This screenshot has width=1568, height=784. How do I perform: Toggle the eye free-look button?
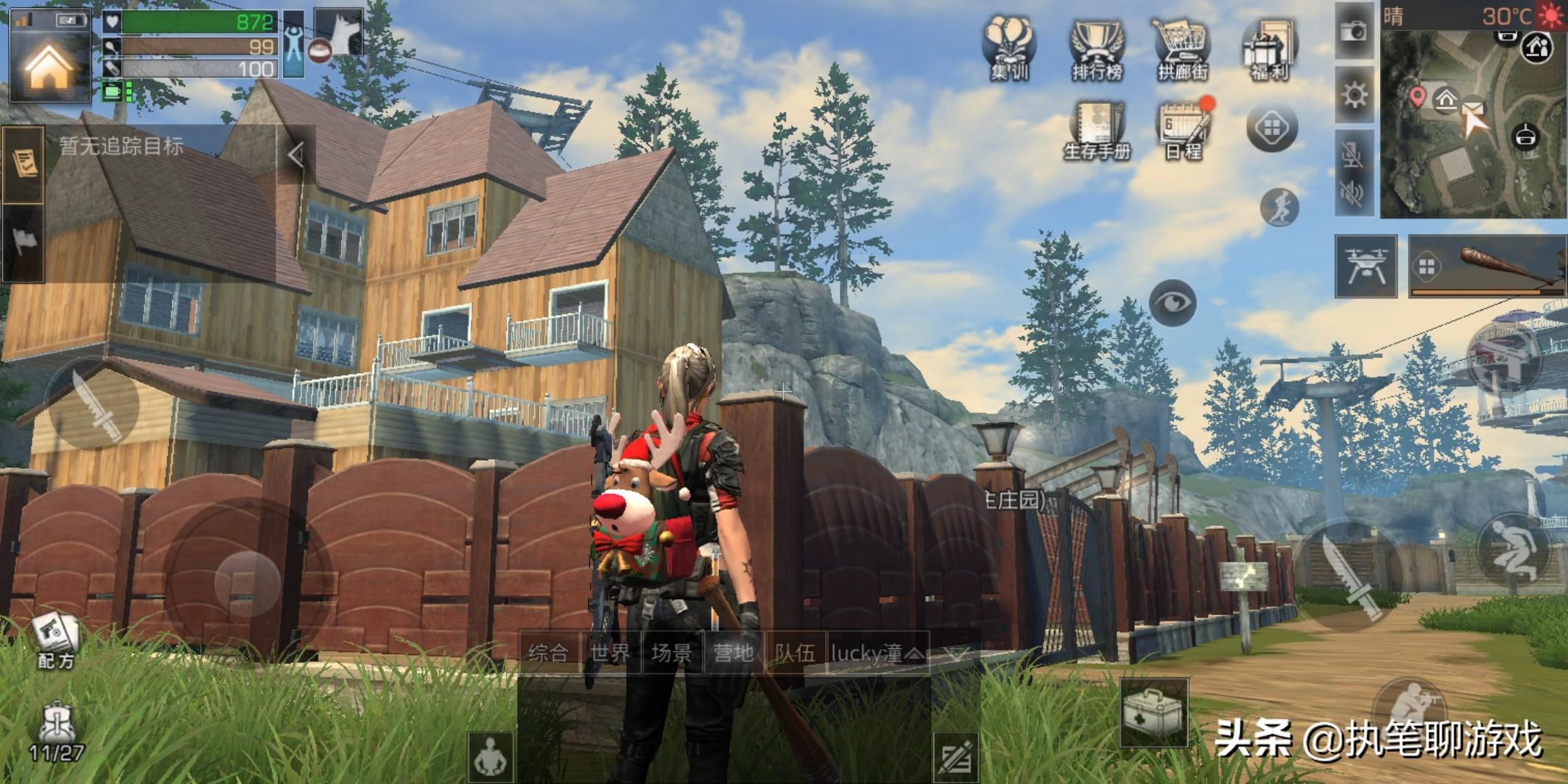click(x=1172, y=302)
